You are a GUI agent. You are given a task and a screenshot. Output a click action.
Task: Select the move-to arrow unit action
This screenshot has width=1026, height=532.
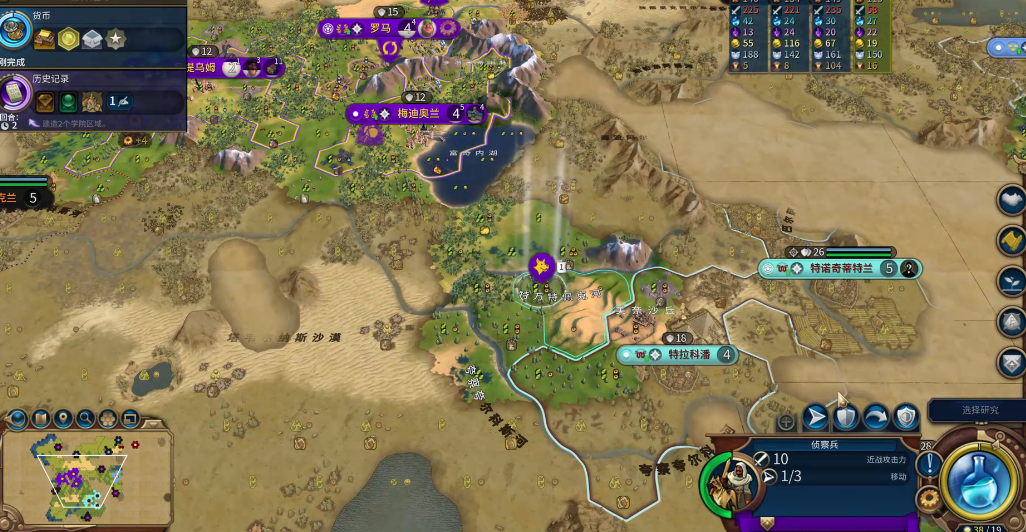(x=816, y=417)
